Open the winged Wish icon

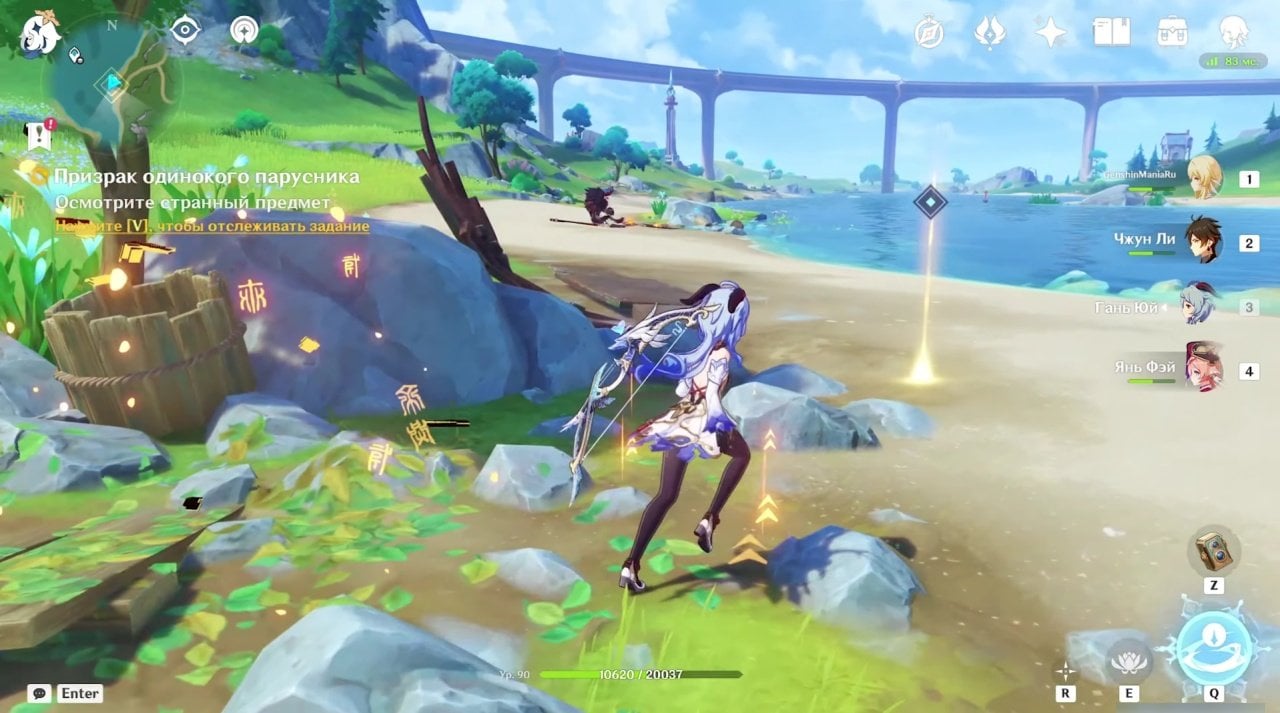990,33
